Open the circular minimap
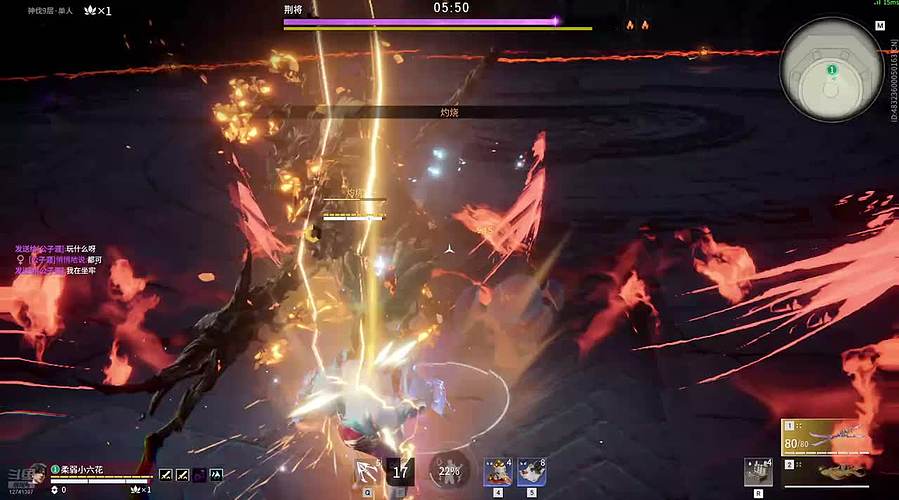 [830, 62]
